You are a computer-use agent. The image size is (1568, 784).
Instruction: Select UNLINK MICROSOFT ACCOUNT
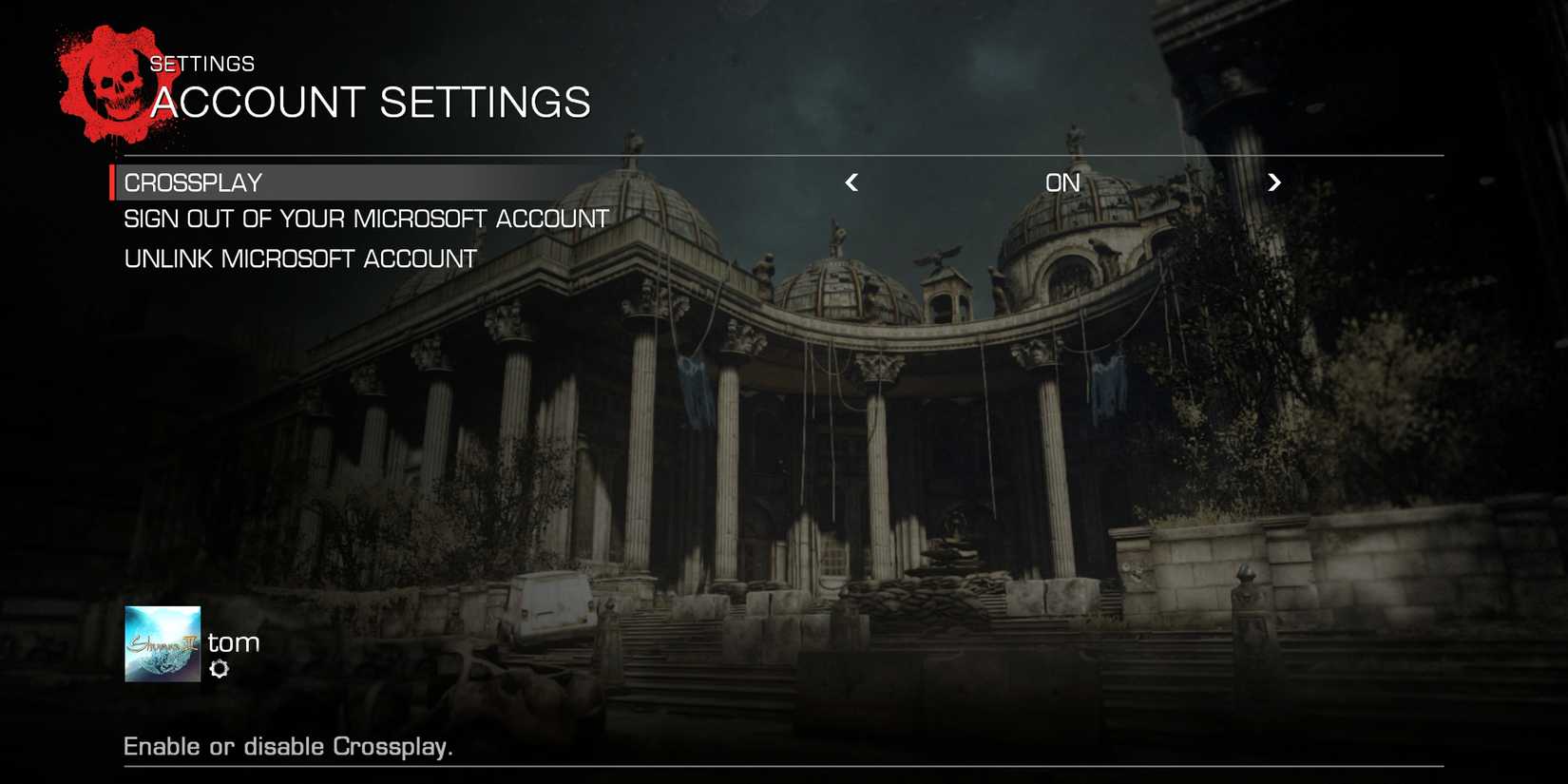click(297, 258)
